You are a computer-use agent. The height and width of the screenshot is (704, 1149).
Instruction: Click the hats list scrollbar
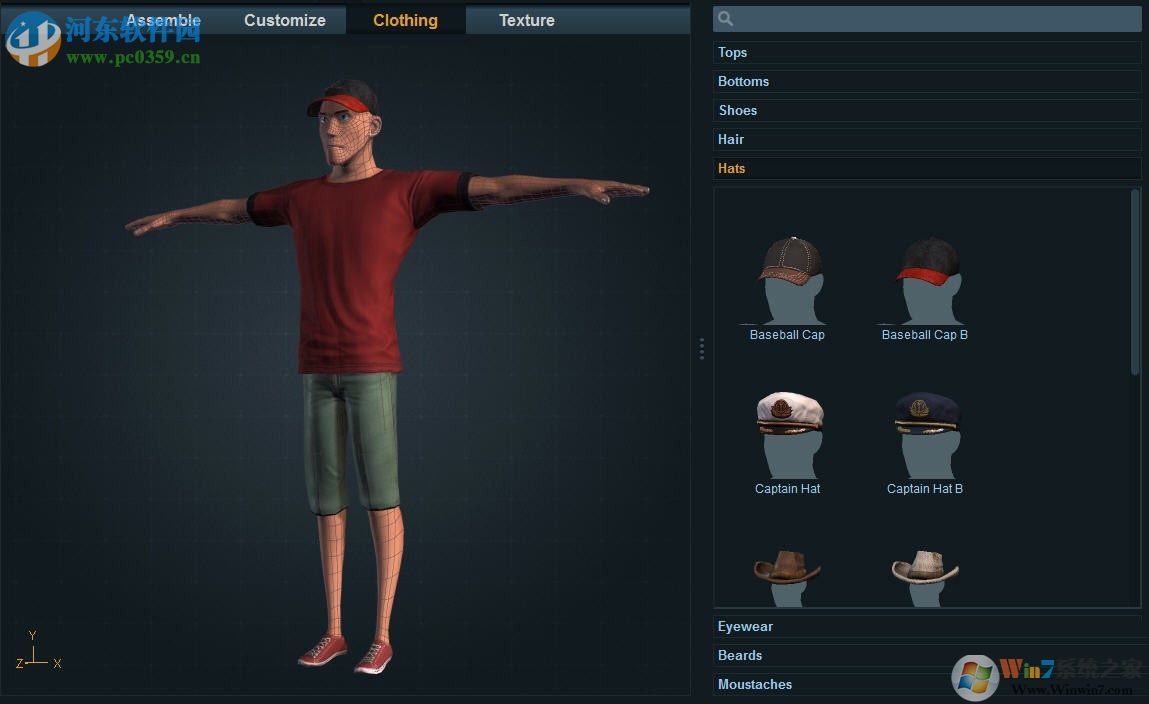[x=1135, y=282]
